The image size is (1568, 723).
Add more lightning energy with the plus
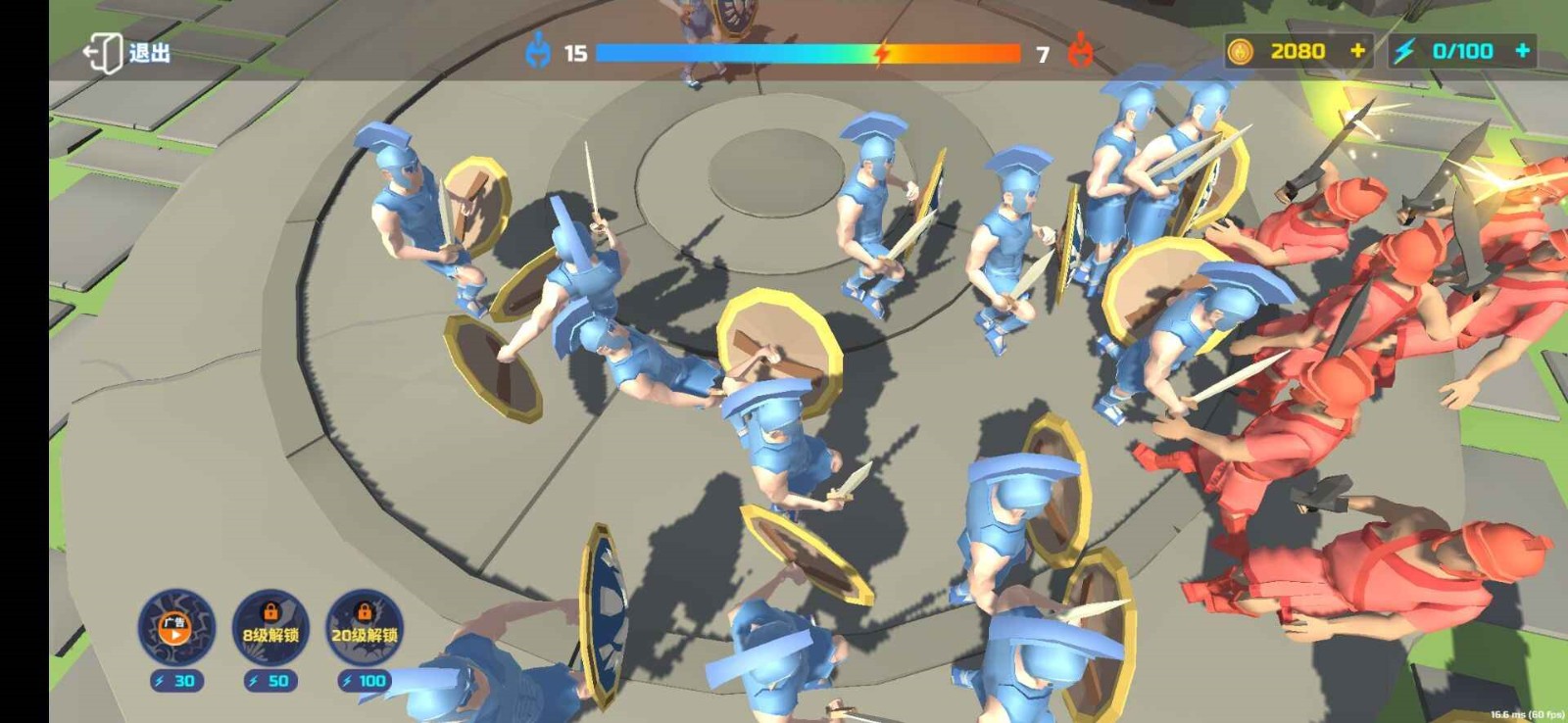pyautogui.click(x=1522, y=51)
